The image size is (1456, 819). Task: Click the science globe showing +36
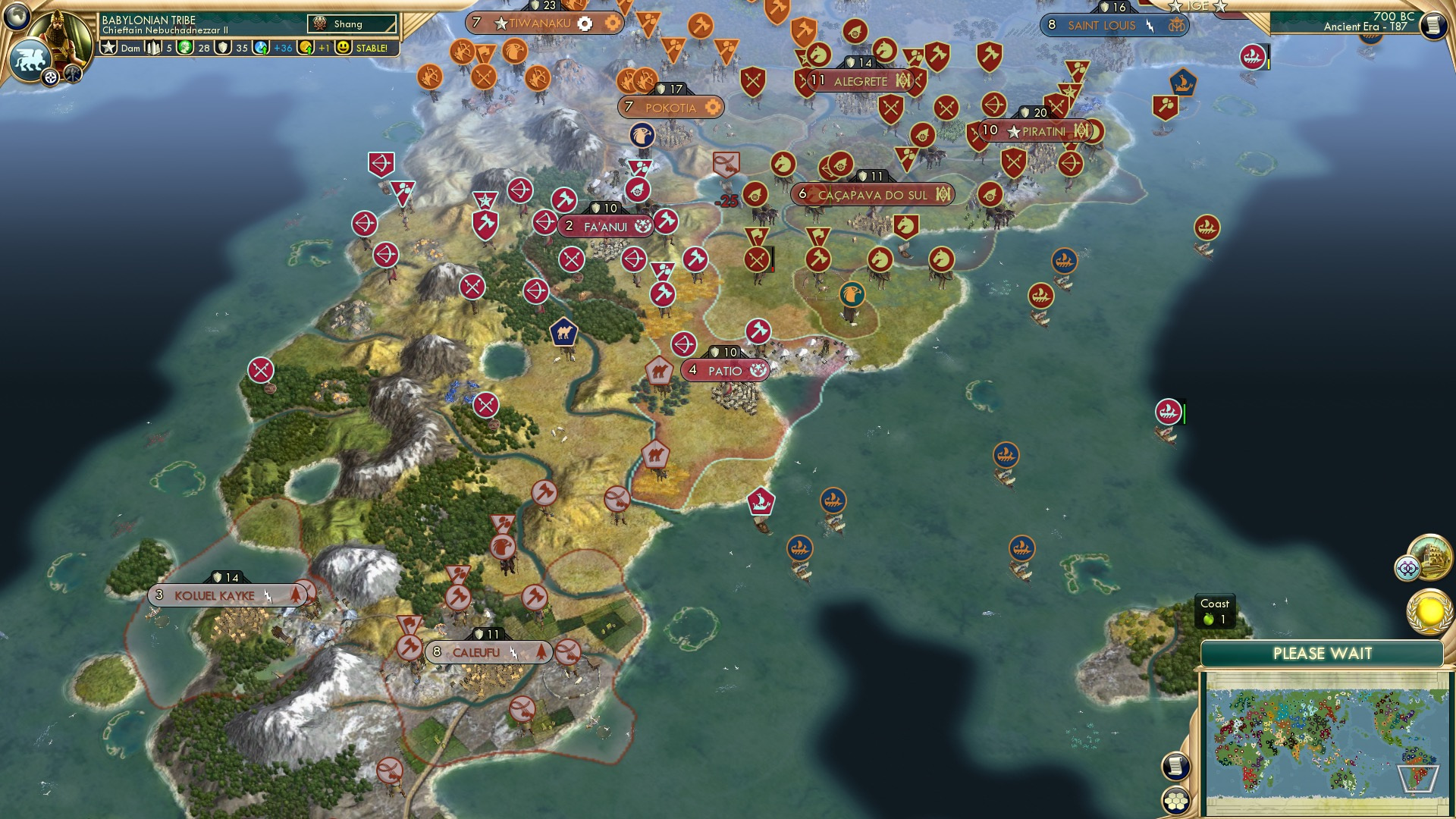(x=262, y=47)
